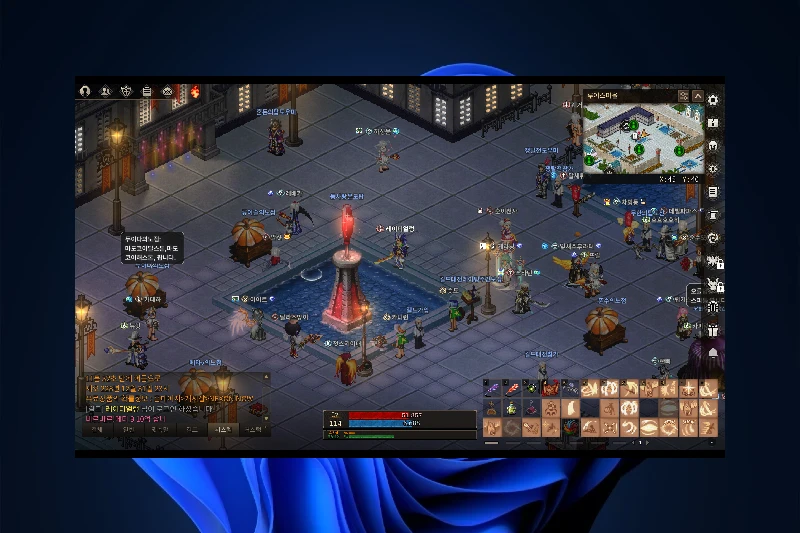800x533 pixels.
Task: Click the red flame event icon
Action: pos(195,91)
